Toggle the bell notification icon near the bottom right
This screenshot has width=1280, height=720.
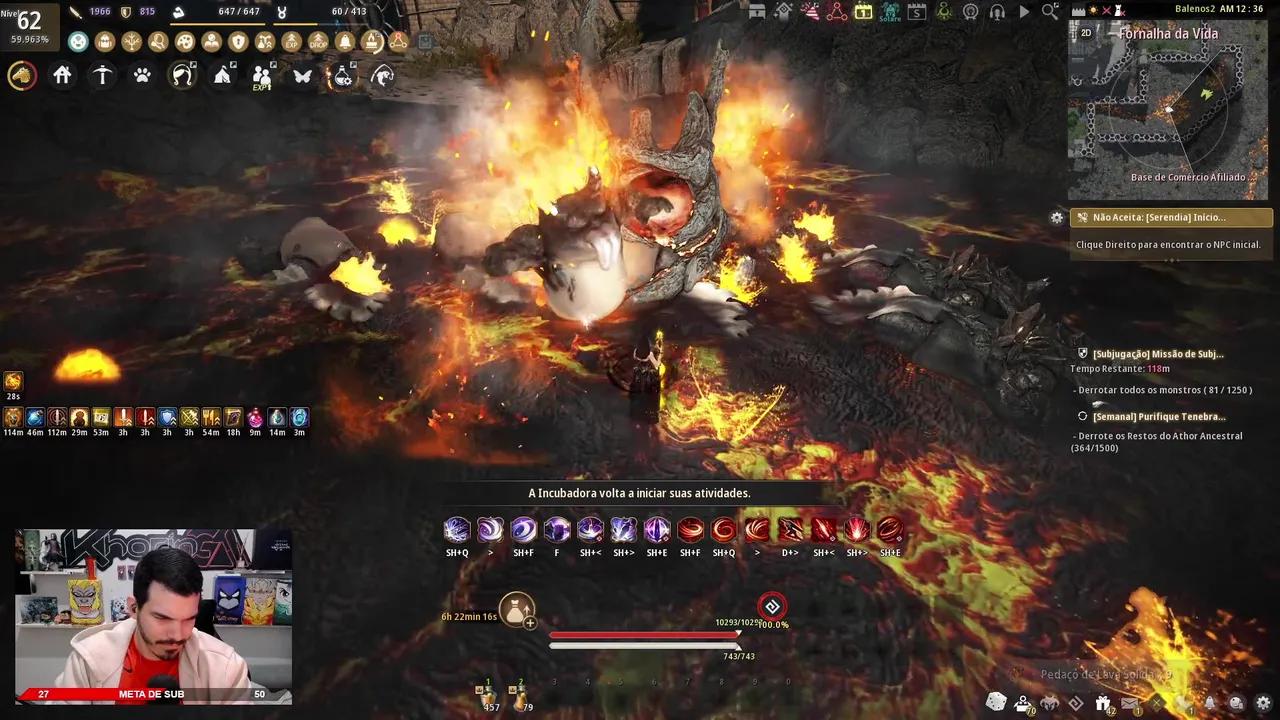coord(1210,703)
